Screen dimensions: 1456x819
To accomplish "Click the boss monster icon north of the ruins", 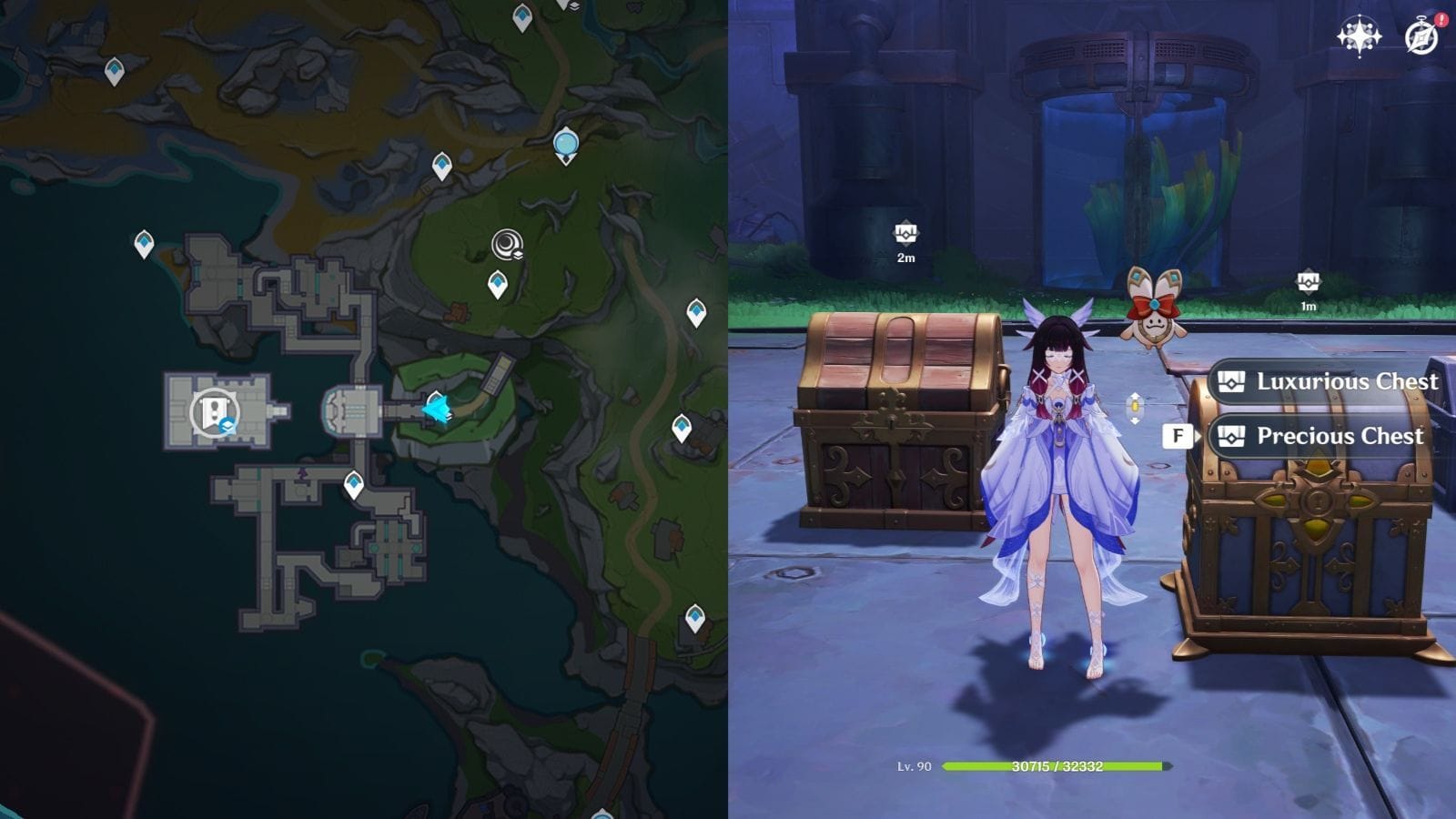I will pyautogui.click(x=508, y=243).
